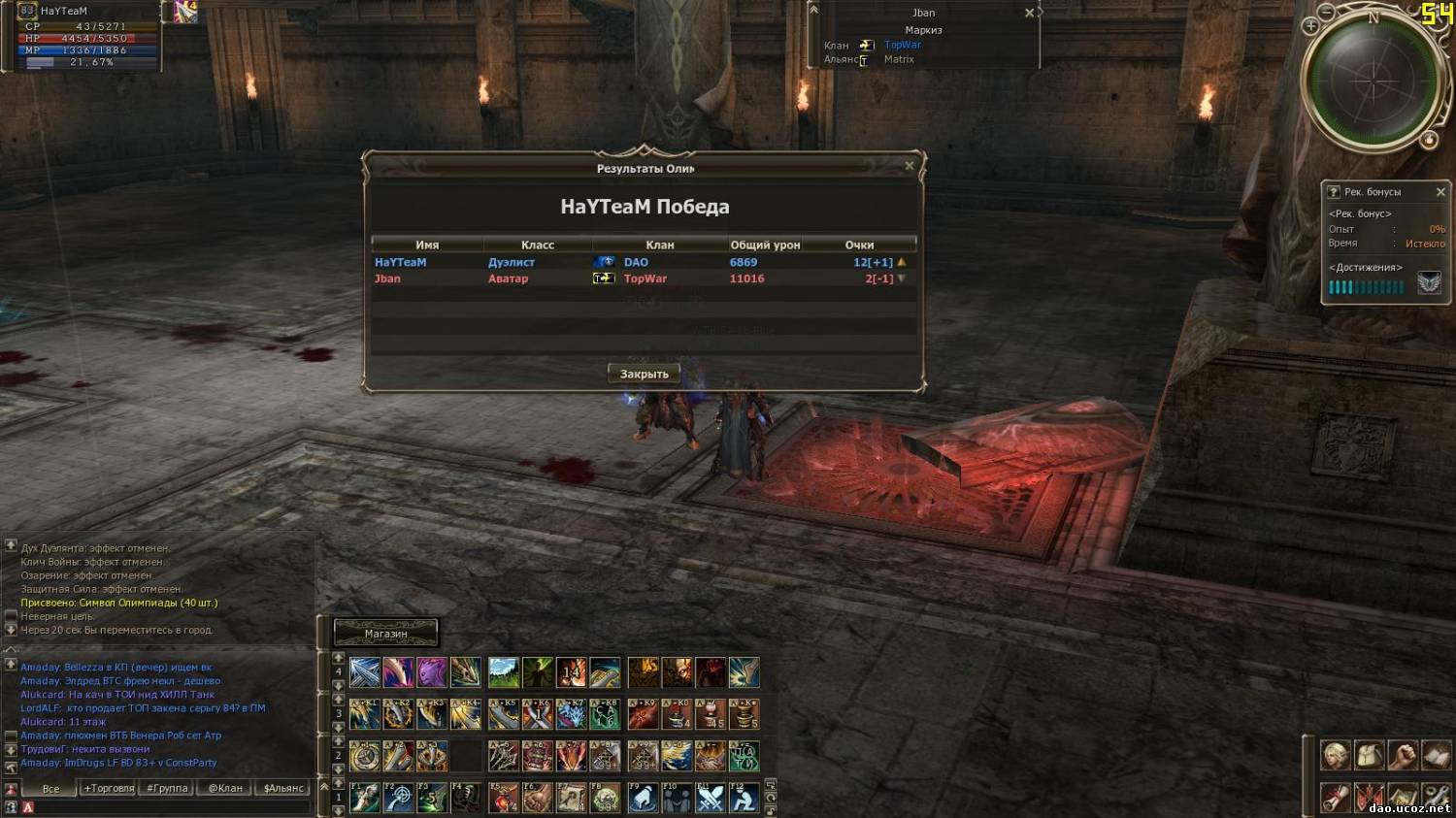Open the @Клан chat tab
This screenshot has width=1456, height=818.
(x=225, y=788)
